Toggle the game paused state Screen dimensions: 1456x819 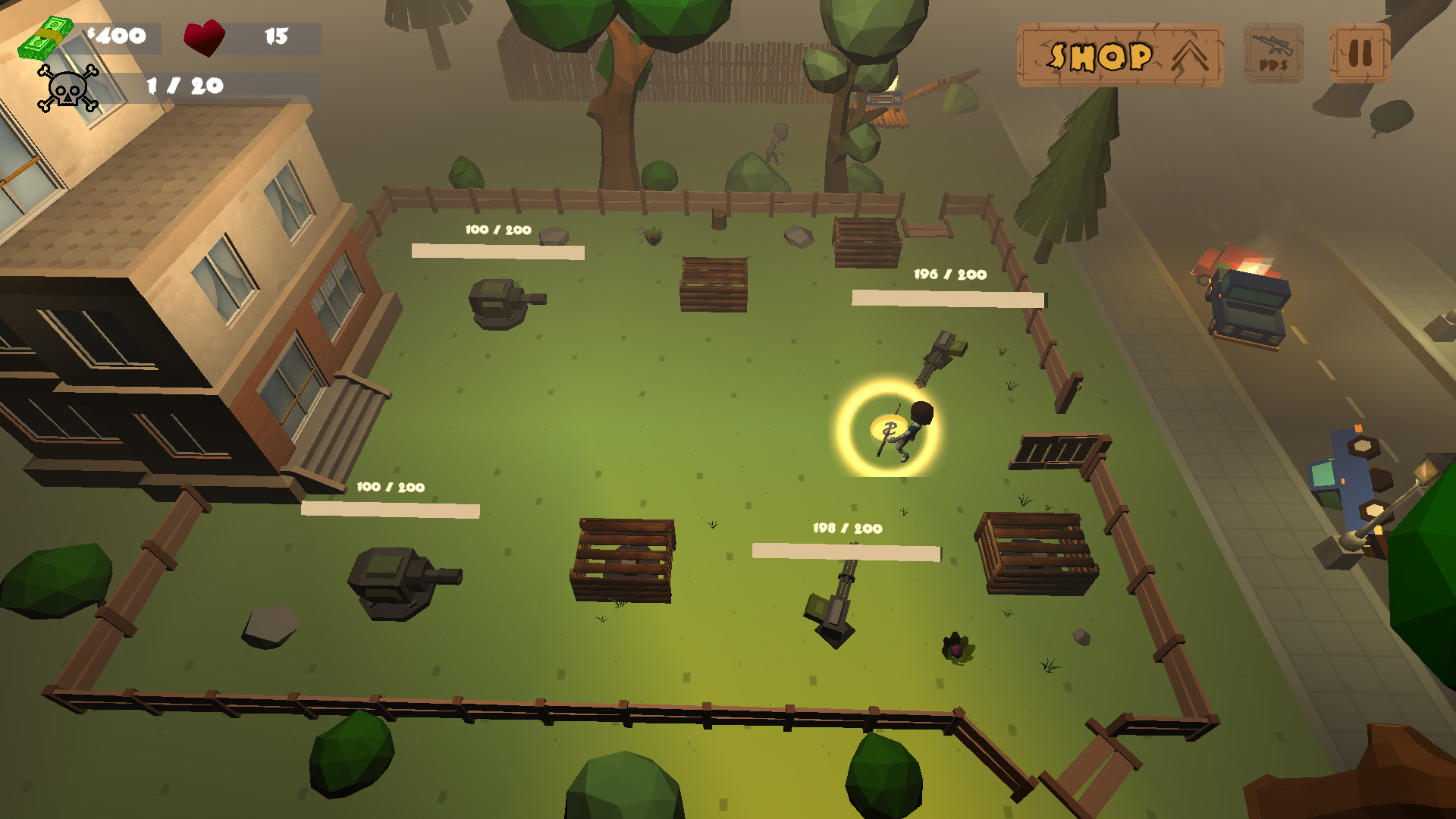click(1359, 53)
